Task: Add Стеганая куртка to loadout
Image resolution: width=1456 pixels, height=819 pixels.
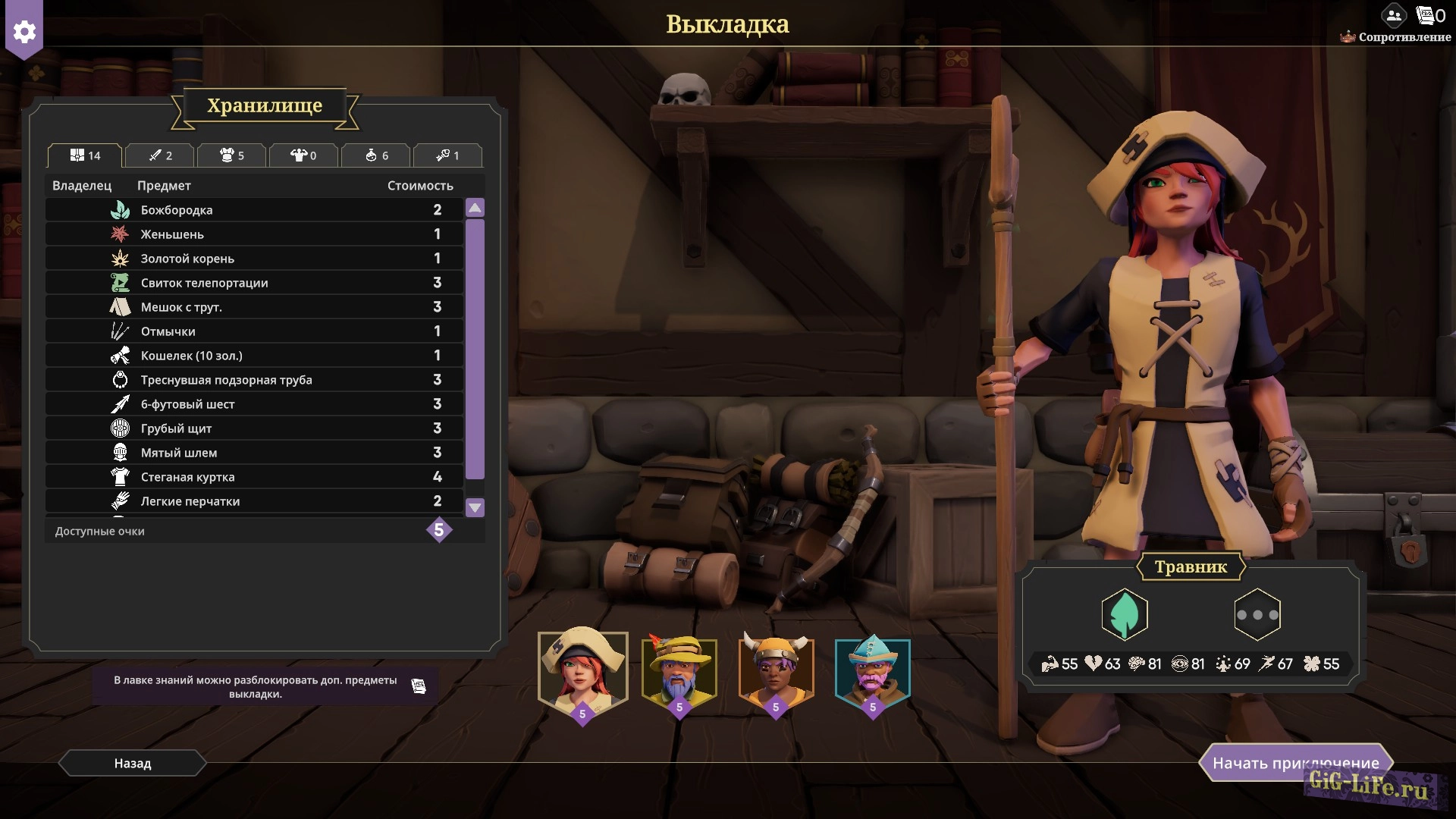Action: [254, 477]
